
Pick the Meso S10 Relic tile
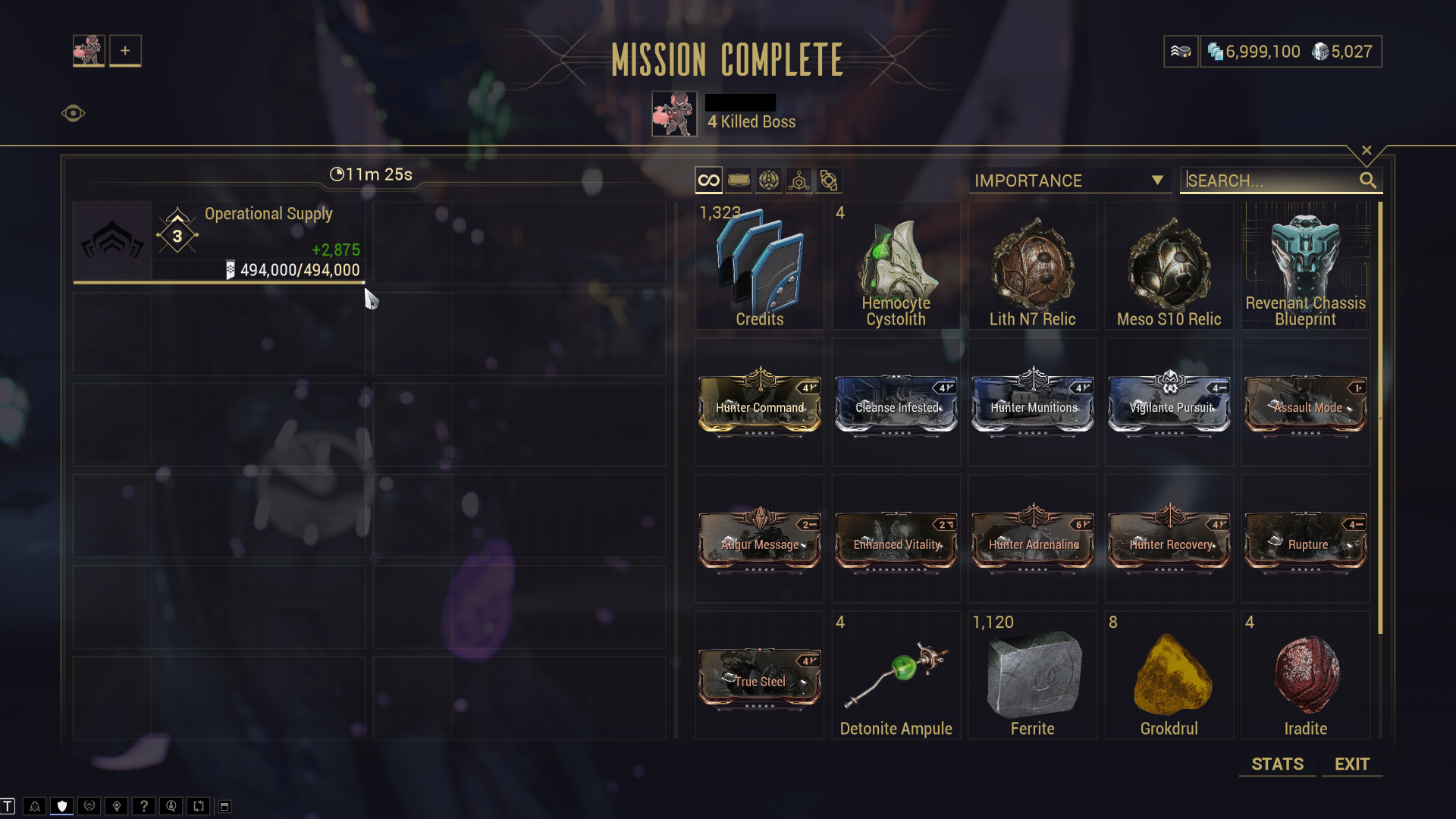(x=1169, y=265)
